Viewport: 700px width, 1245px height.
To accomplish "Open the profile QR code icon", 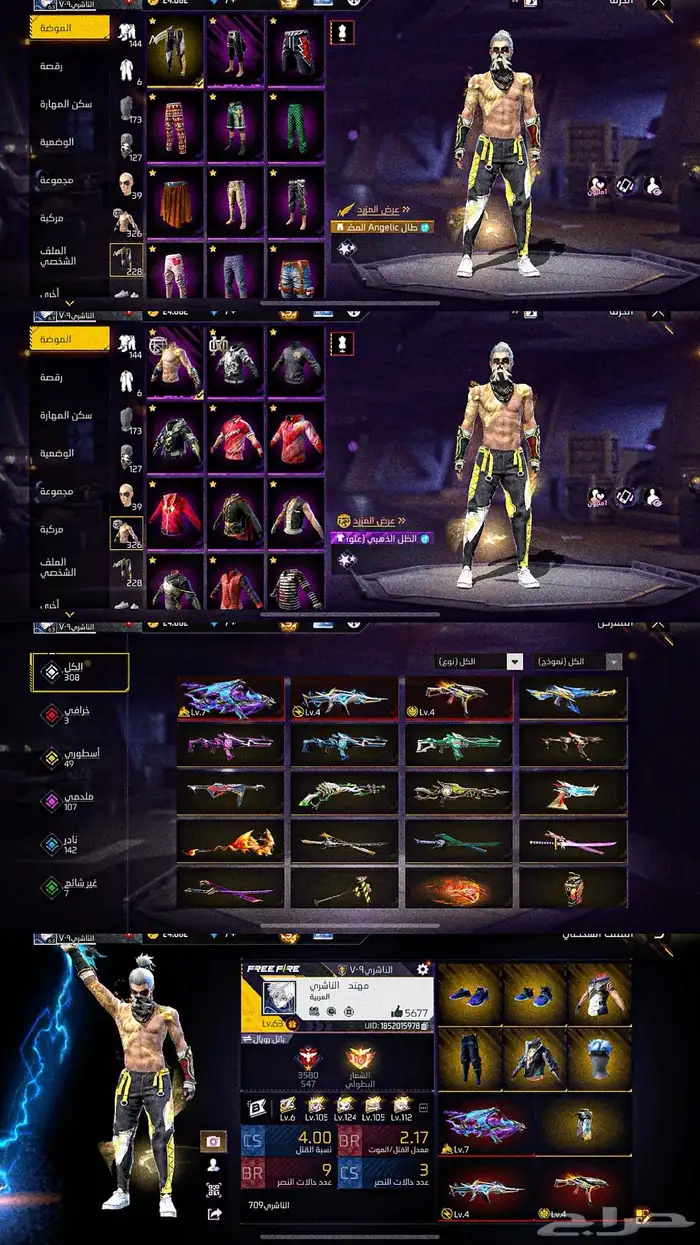I will tap(213, 1189).
